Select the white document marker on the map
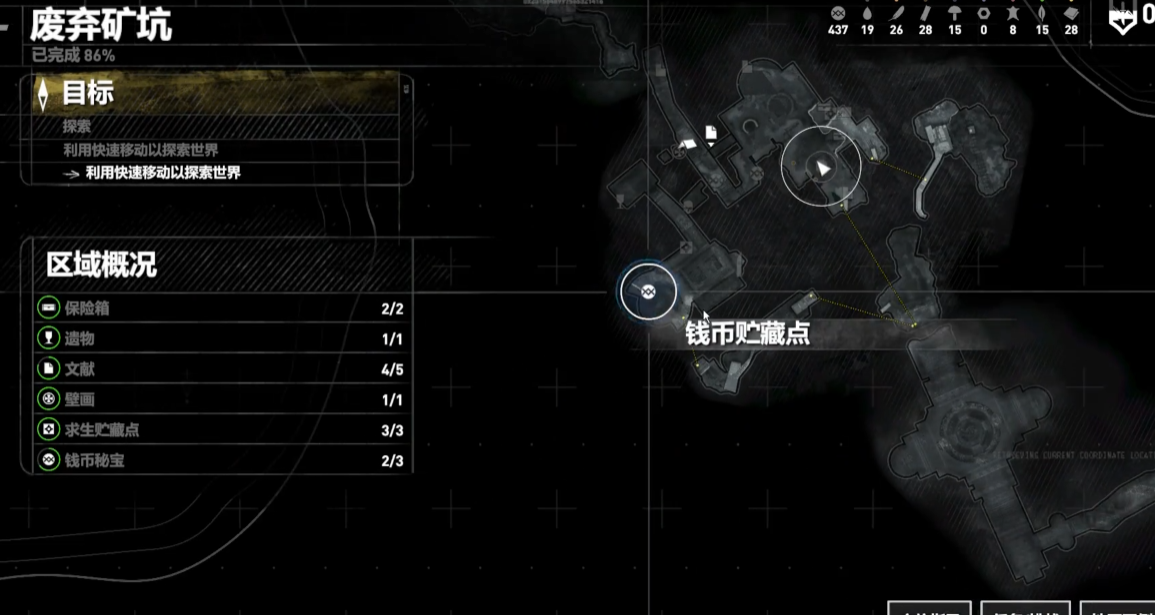The height and width of the screenshot is (615, 1155). tap(711, 132)
